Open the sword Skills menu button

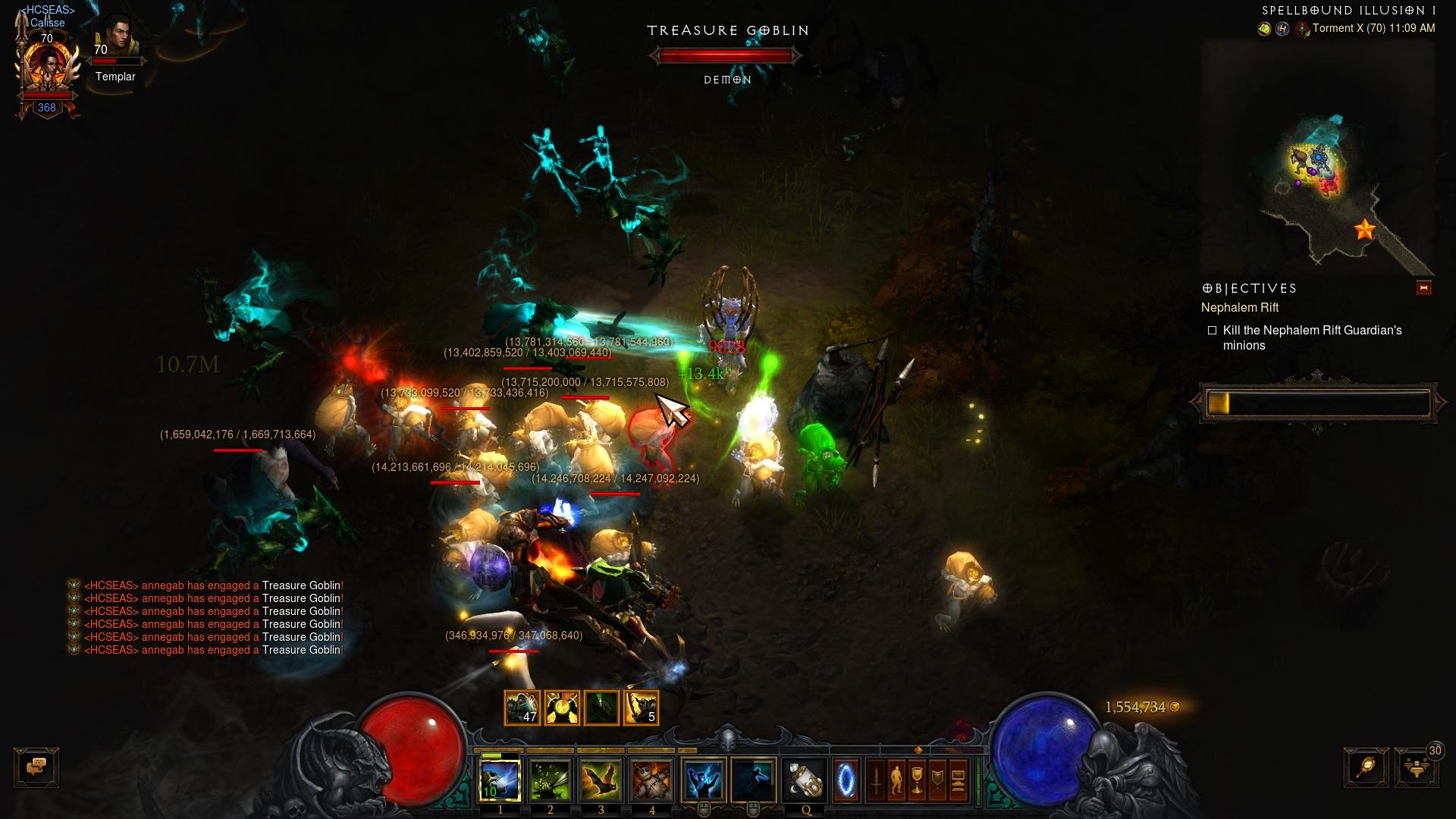coord(876,780)
